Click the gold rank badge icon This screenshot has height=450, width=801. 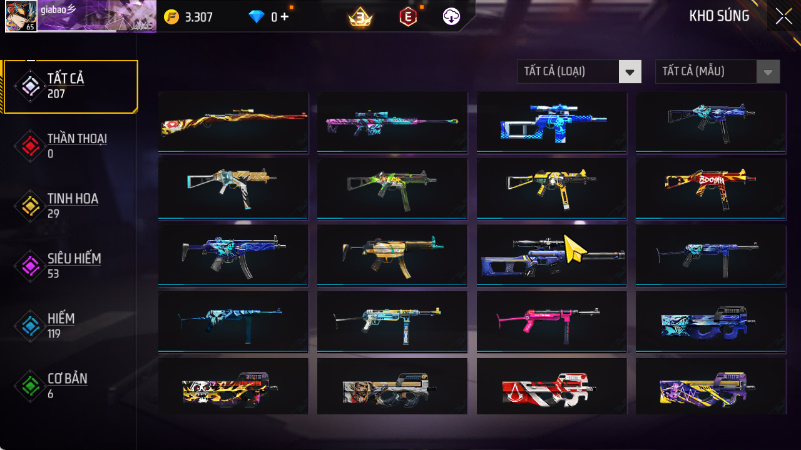(x=360, y=17)
